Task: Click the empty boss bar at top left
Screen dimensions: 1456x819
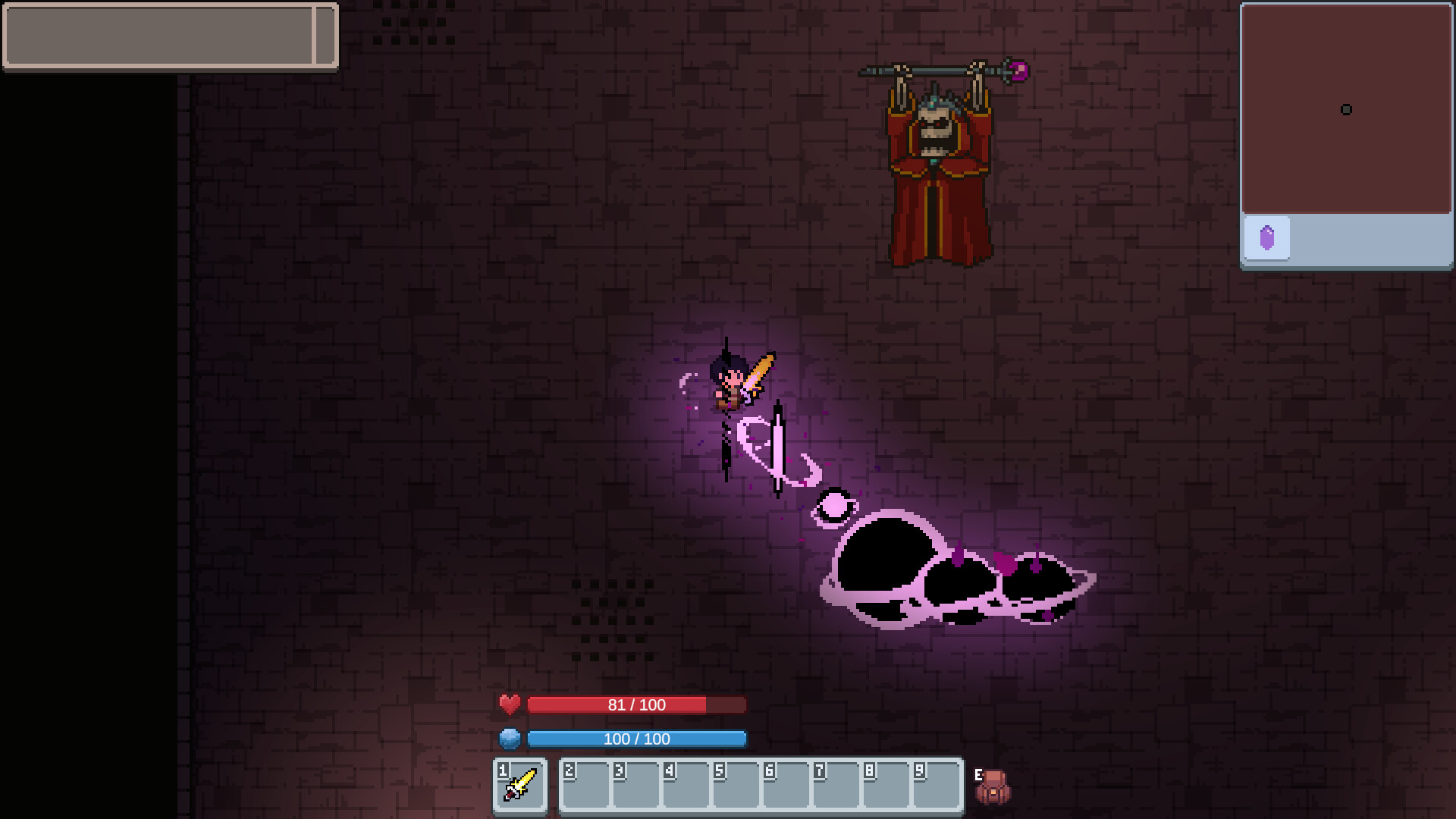Action: point(168,36)
